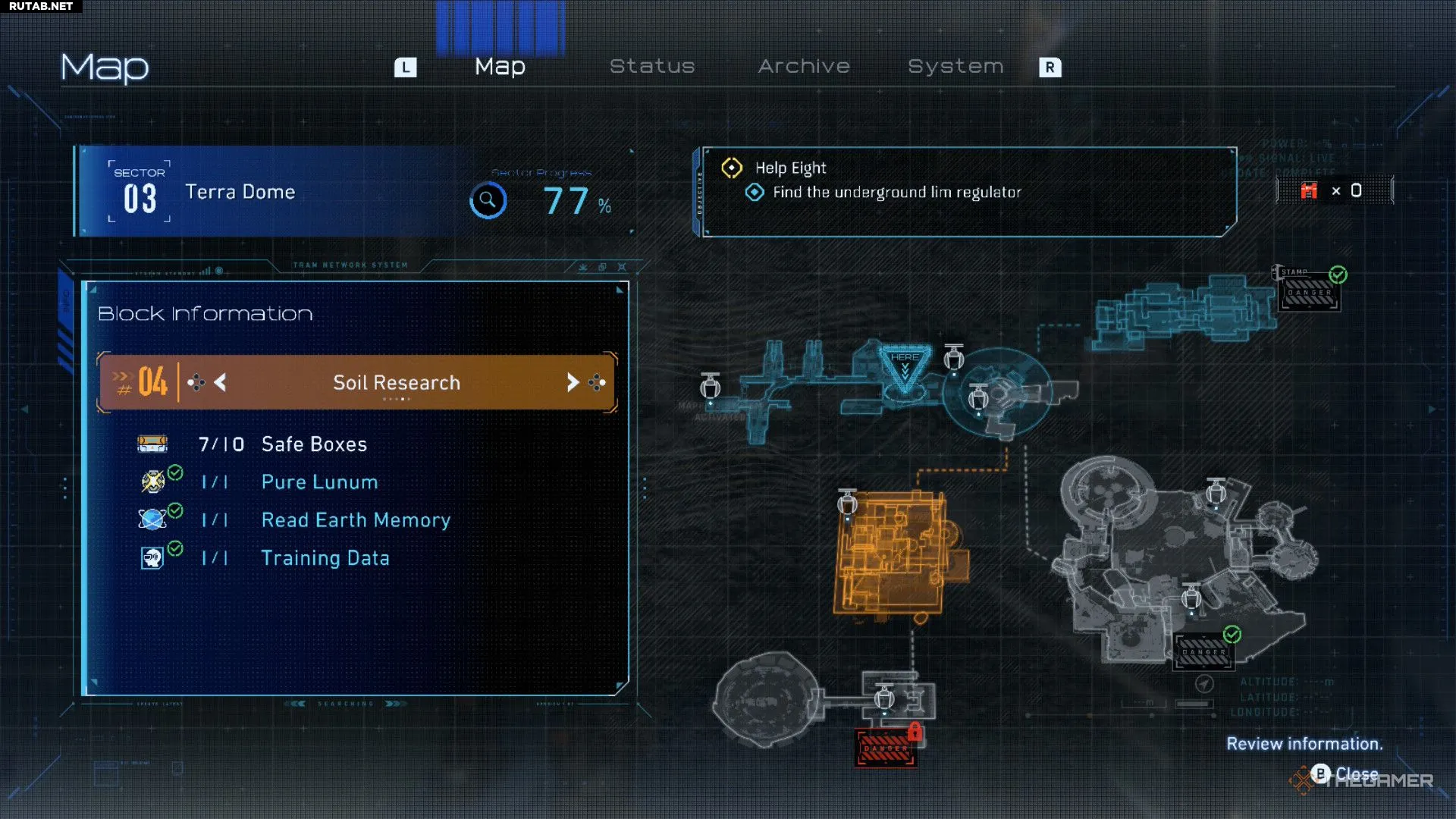The image size is (1456, 819).
Task: Select the highlighted orange Soil Research block
Action: pos(895,554)
